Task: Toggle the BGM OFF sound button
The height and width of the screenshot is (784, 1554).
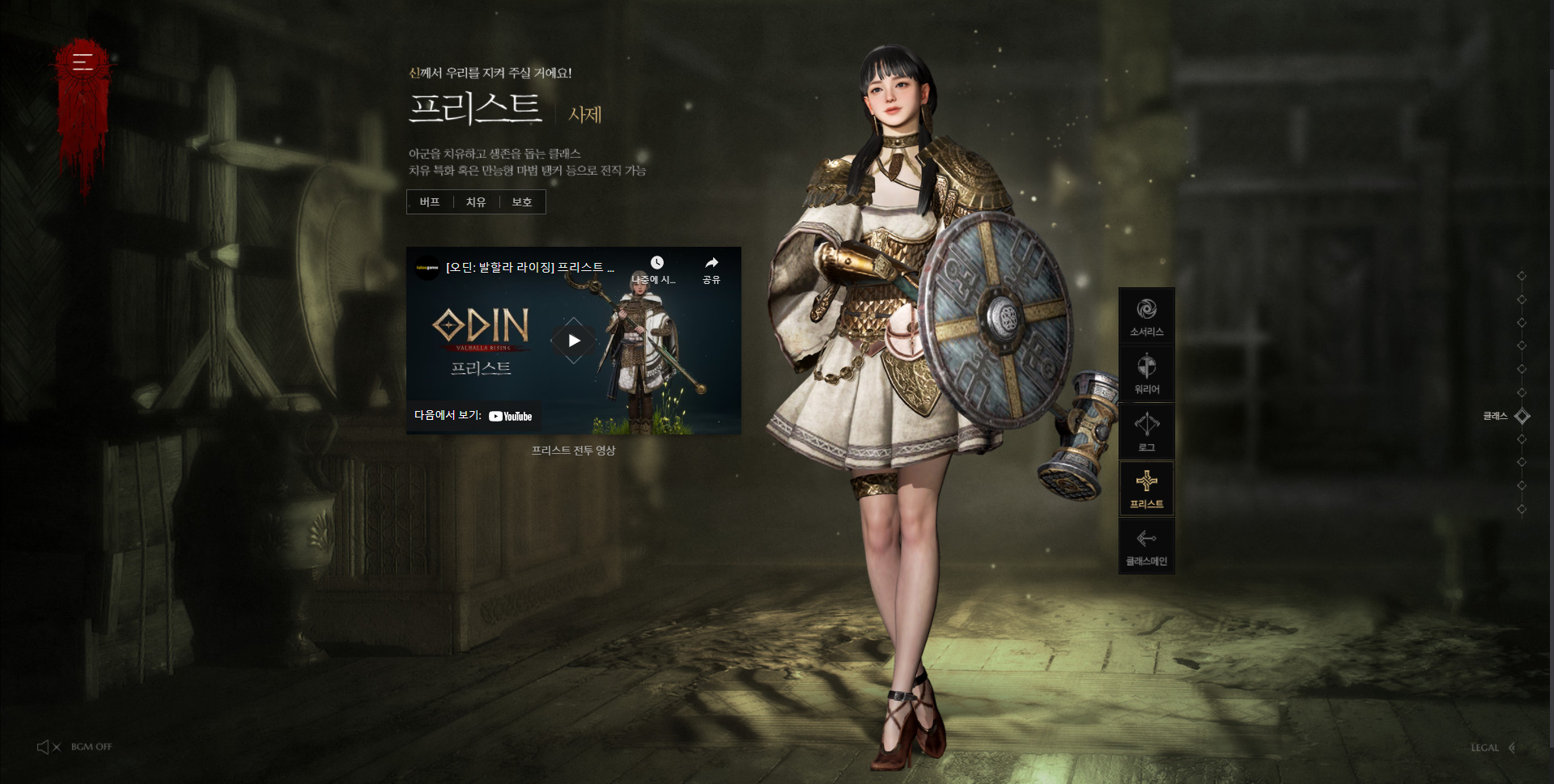Action: 74,747
